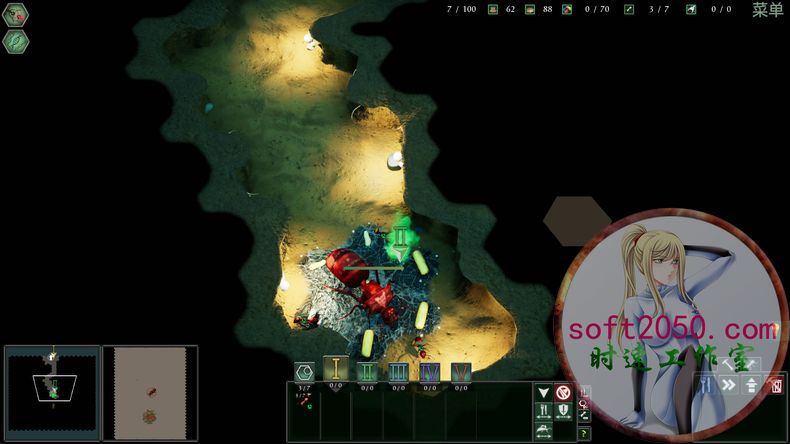The width and height of the screenshot is (790, 444).
Task: Click the white downward triangle command
Action: [x=543, y=393]
